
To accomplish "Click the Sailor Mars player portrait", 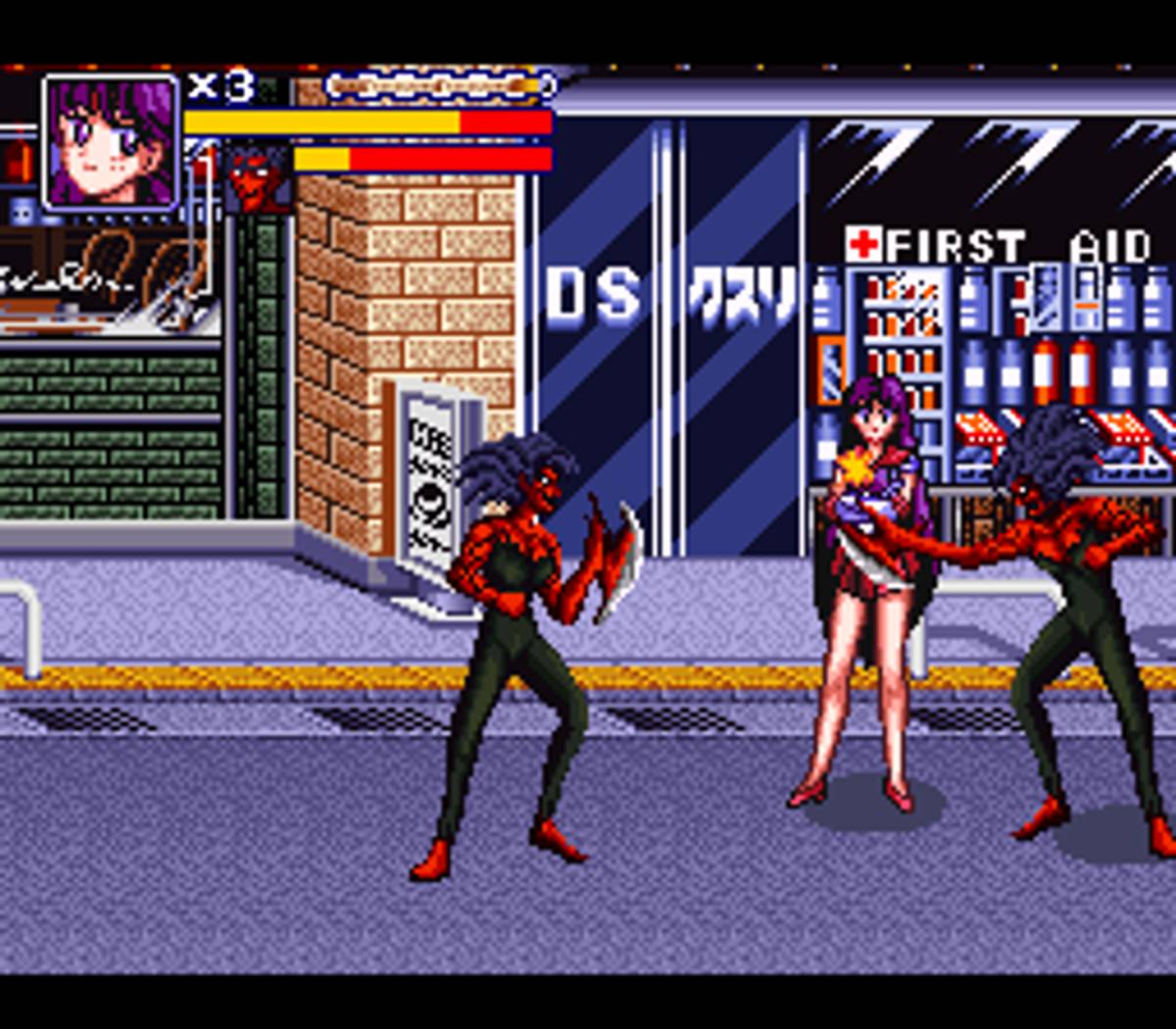I will 111,143.
